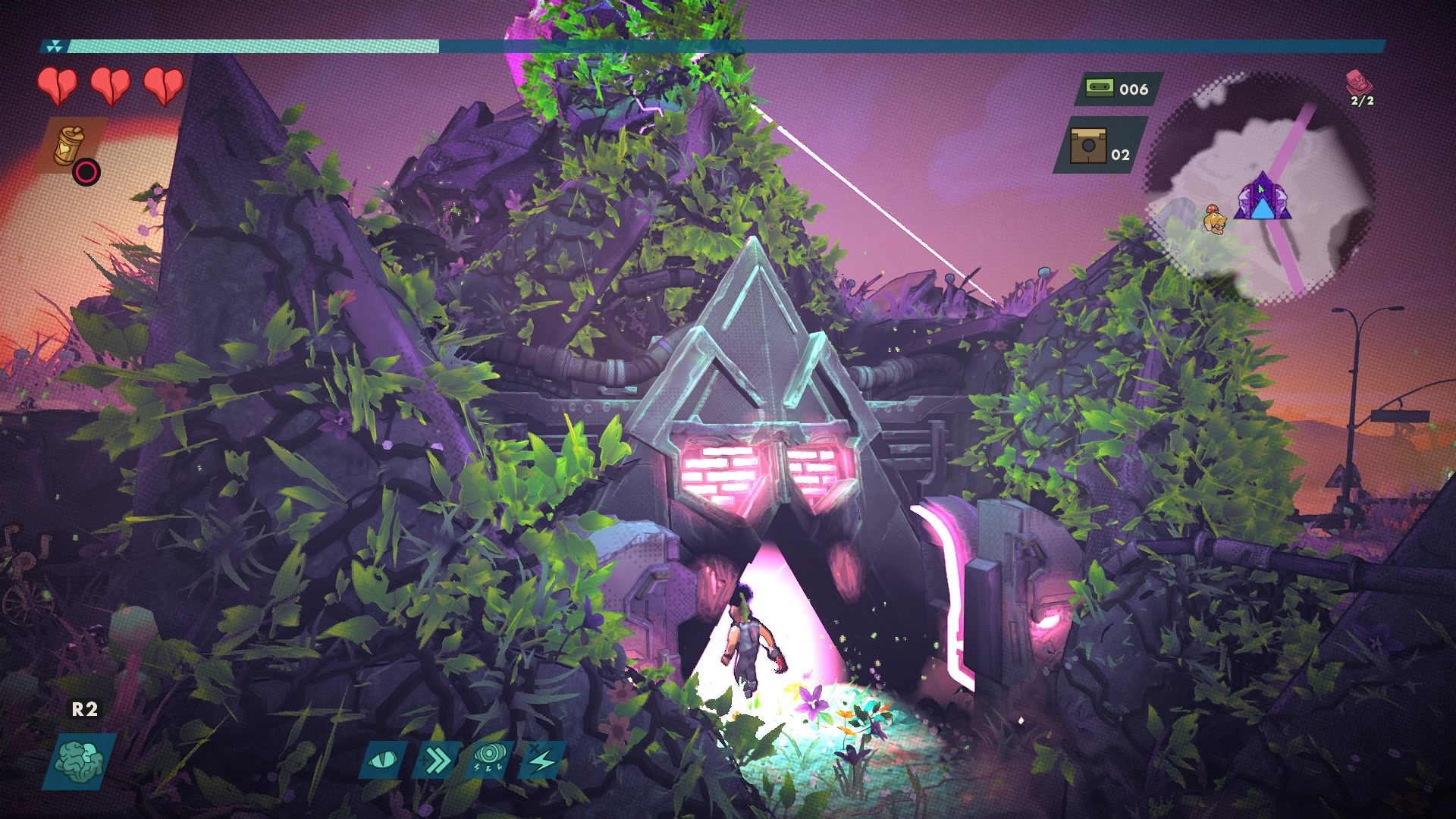Open the circular minimap
This screenshot has width=1456, height=819.
pyautogui.click(x=1259, y=190)
